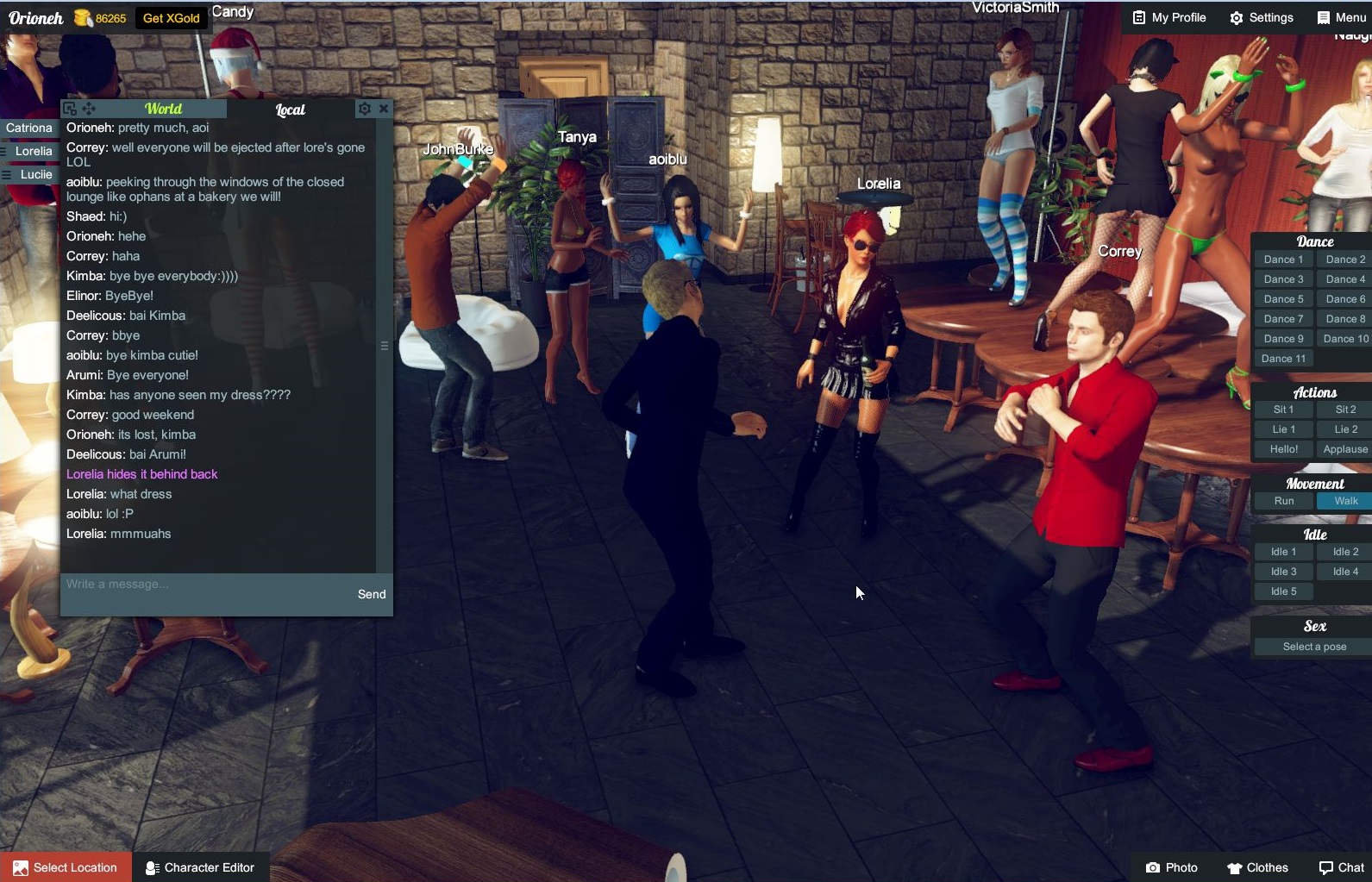The image size is (1372, 882).
Task: Open the Character Editor
Action: [200, 867]
